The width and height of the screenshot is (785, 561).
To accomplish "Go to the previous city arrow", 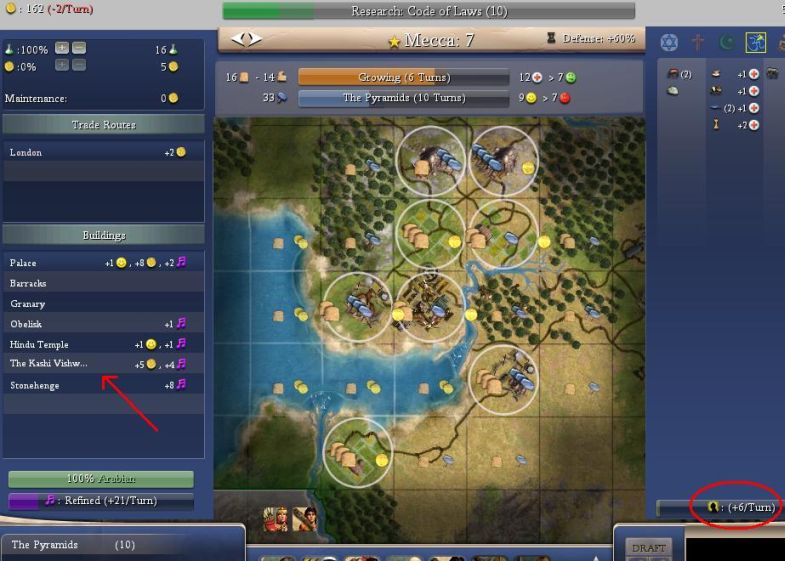I will tap(238, 39).
